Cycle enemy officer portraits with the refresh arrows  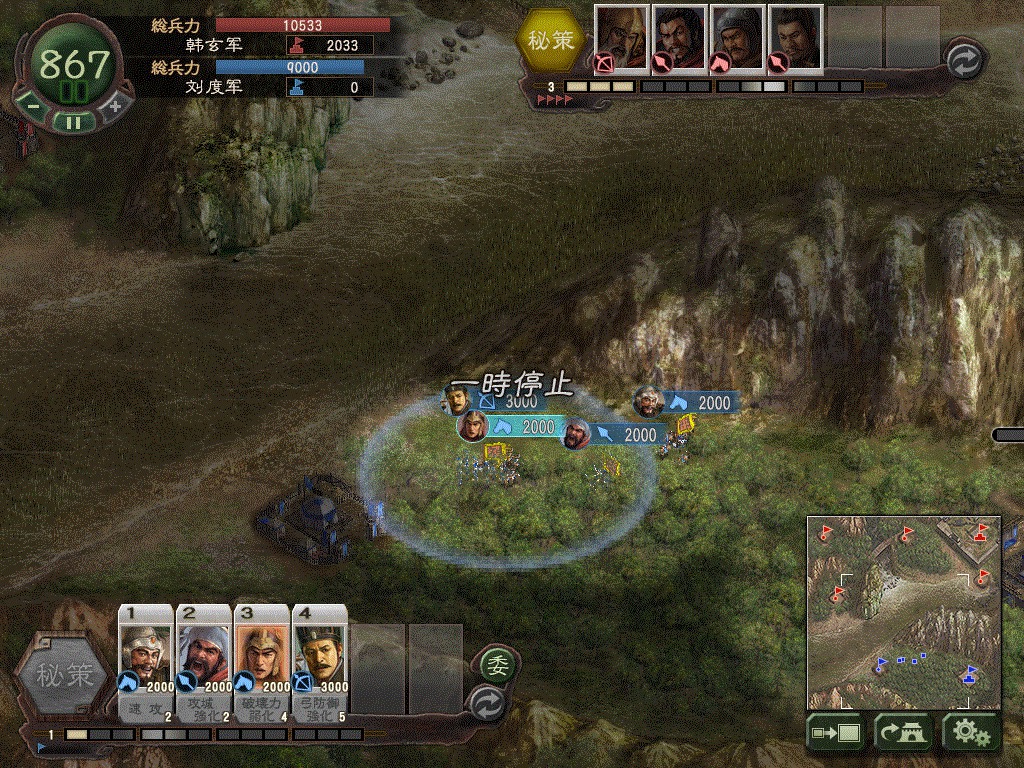point(965,58)
